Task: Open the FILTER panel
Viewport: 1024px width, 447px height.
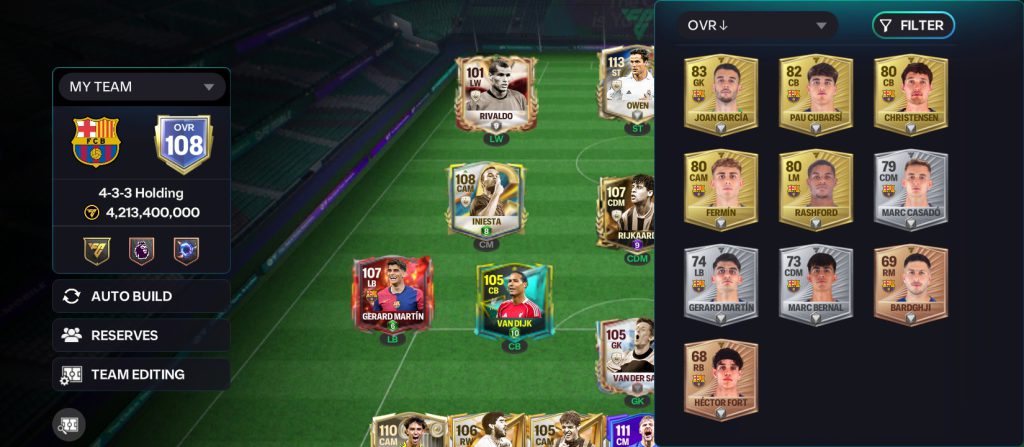Action: 912,25
